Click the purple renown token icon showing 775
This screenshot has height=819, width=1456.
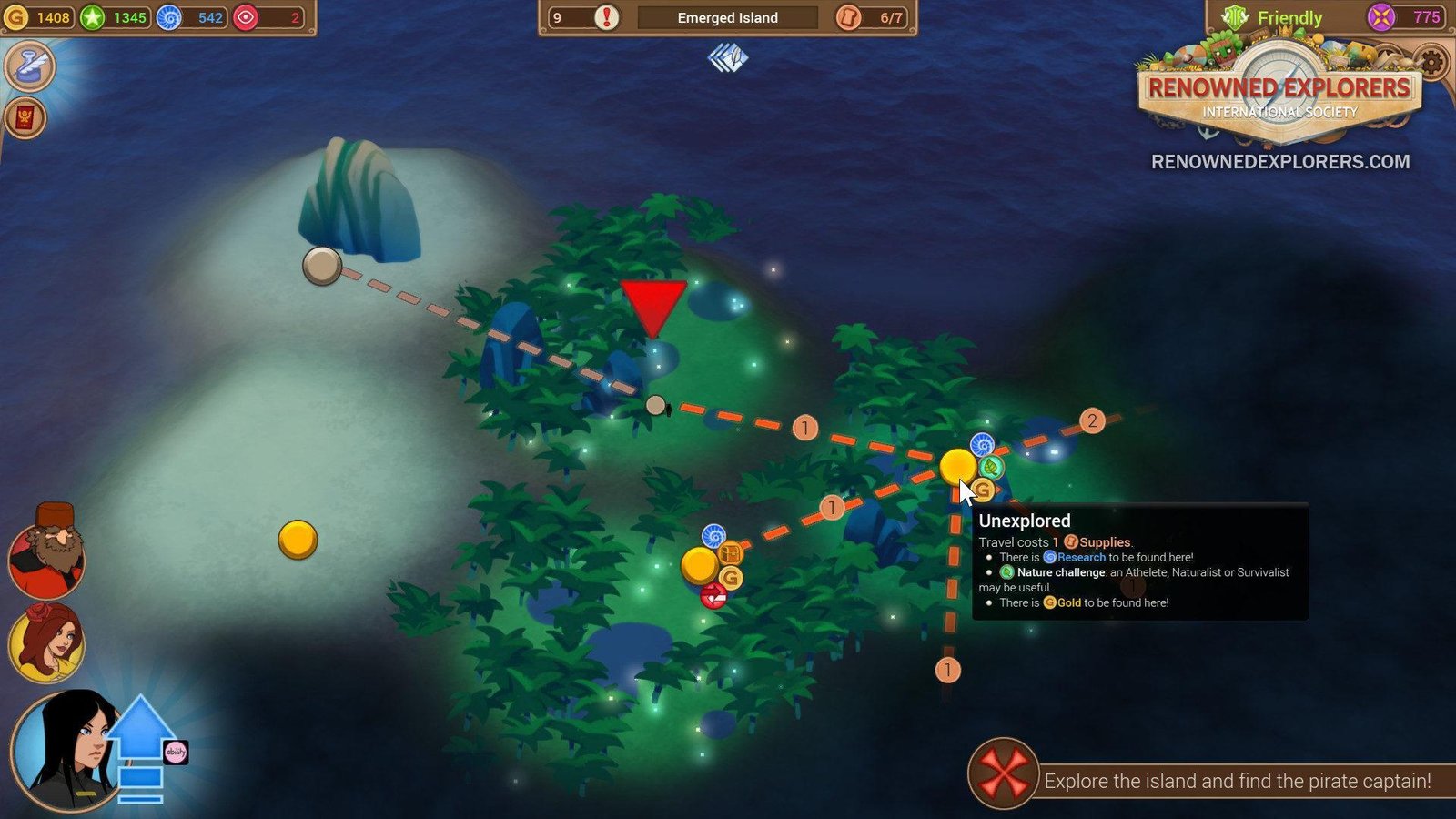point(1381,17)
